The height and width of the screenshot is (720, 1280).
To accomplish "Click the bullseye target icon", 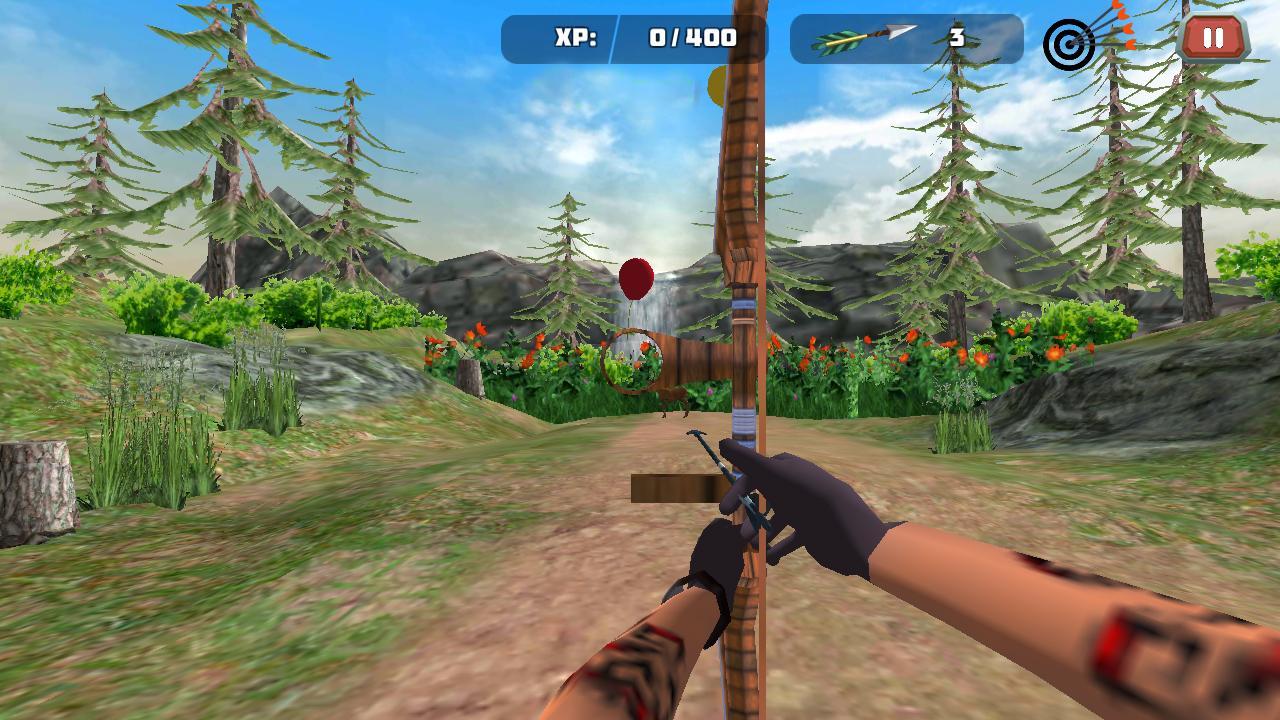I will point(1070,45).
